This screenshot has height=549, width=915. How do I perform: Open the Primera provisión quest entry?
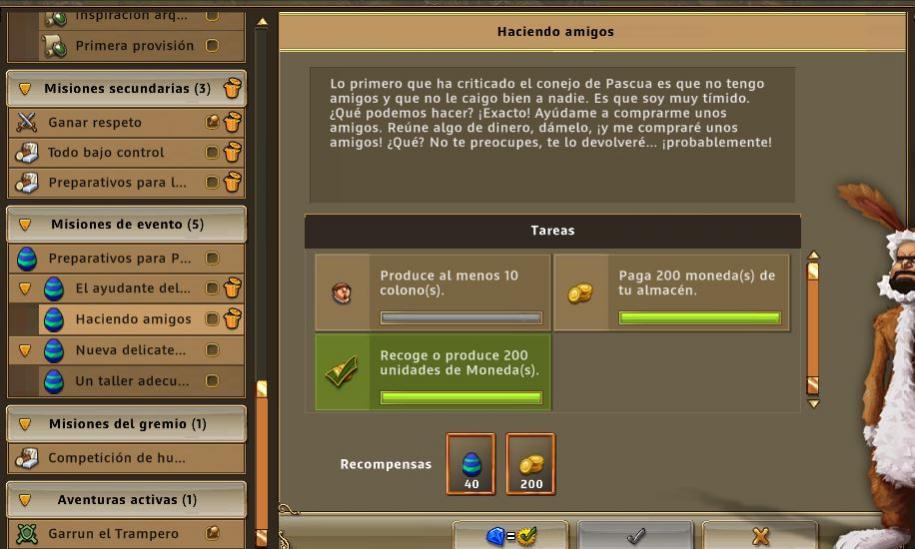(x=134, y=46)
